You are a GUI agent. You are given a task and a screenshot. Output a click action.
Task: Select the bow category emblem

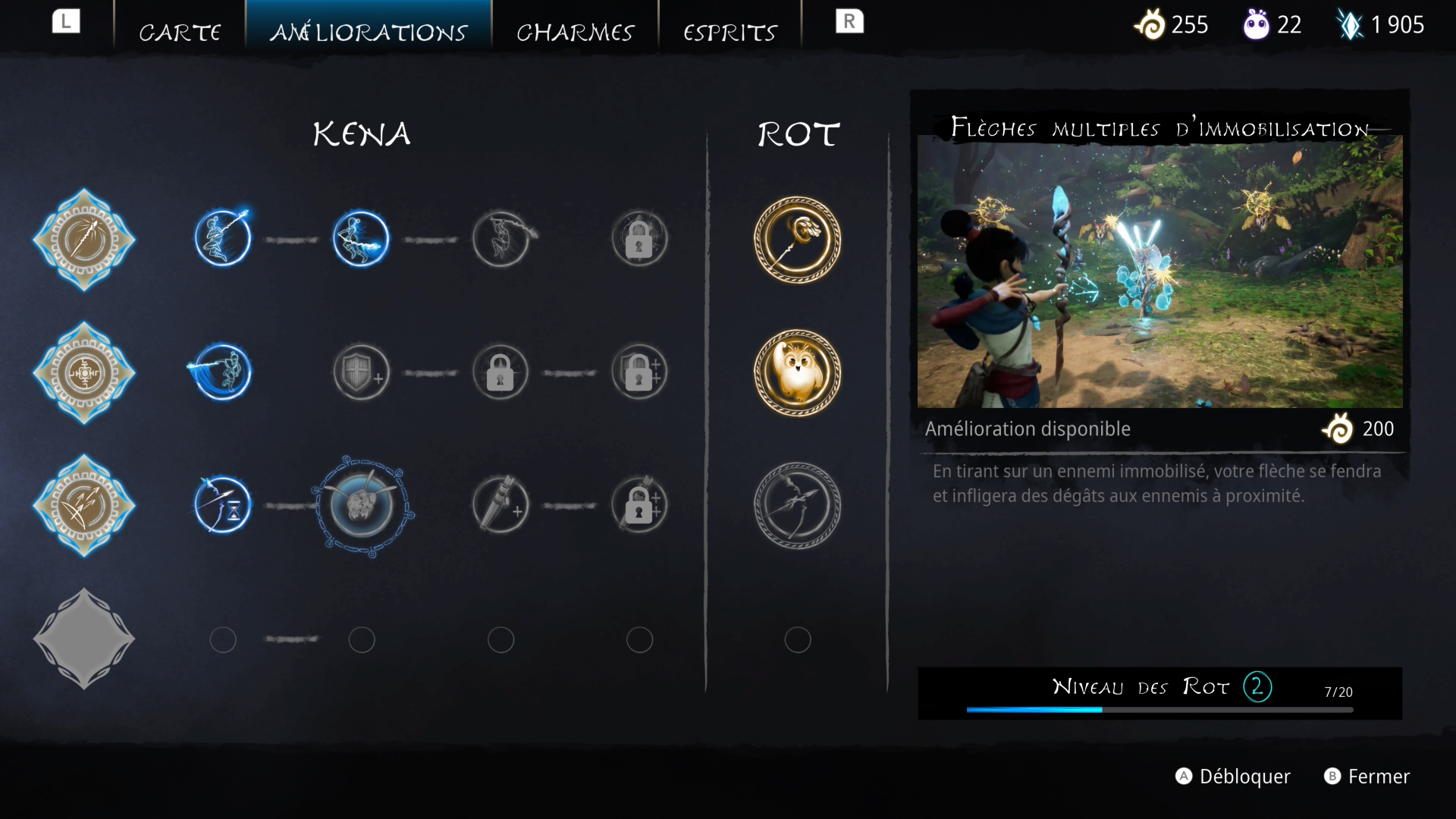coord(84,506)
